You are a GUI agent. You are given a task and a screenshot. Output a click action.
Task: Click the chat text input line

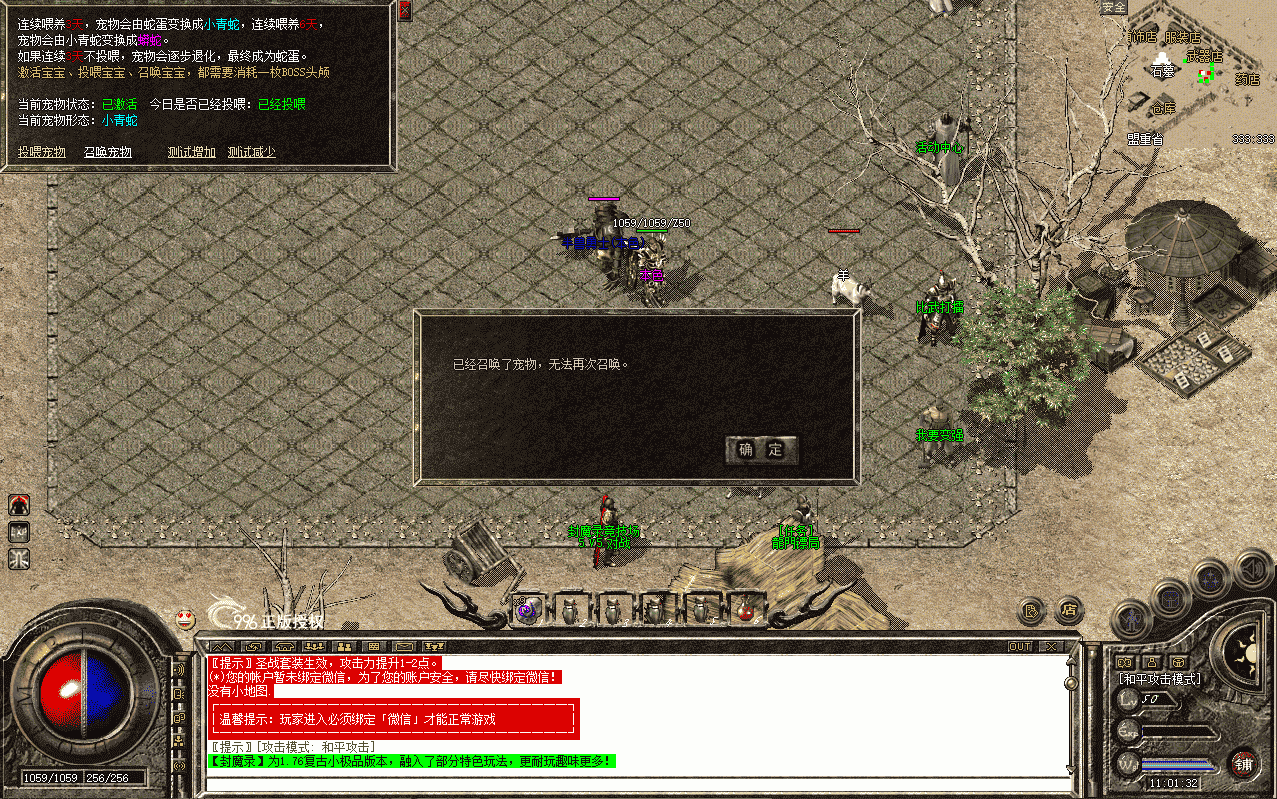coord(630,781)
